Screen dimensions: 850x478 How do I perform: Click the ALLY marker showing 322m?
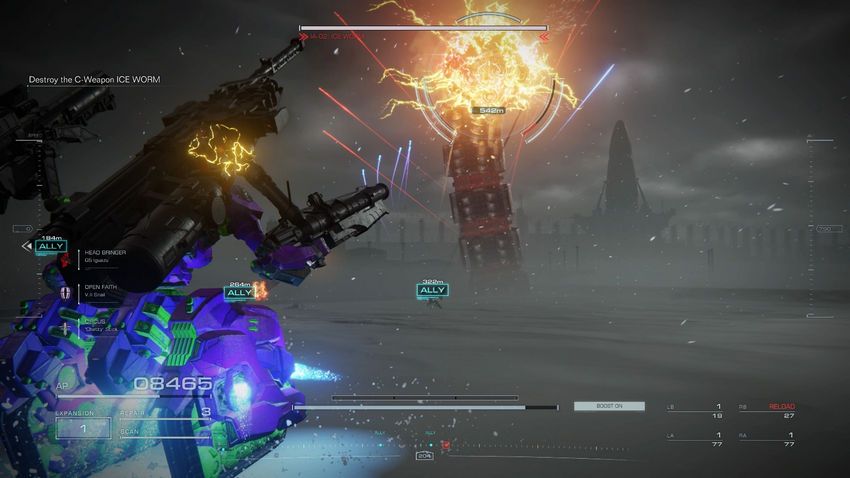(432, 290)
